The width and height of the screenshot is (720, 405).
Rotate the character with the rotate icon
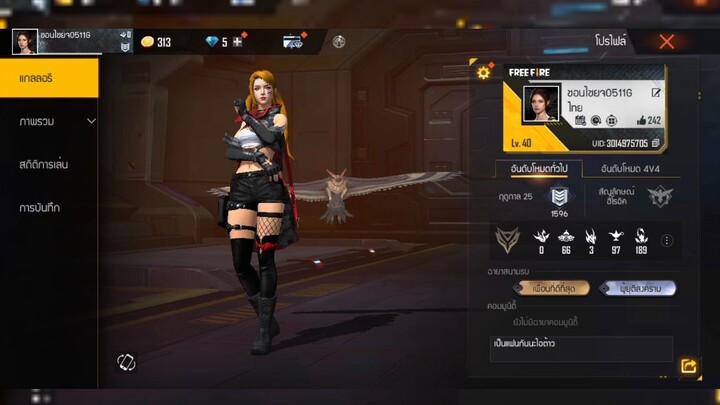pos(126,361)
